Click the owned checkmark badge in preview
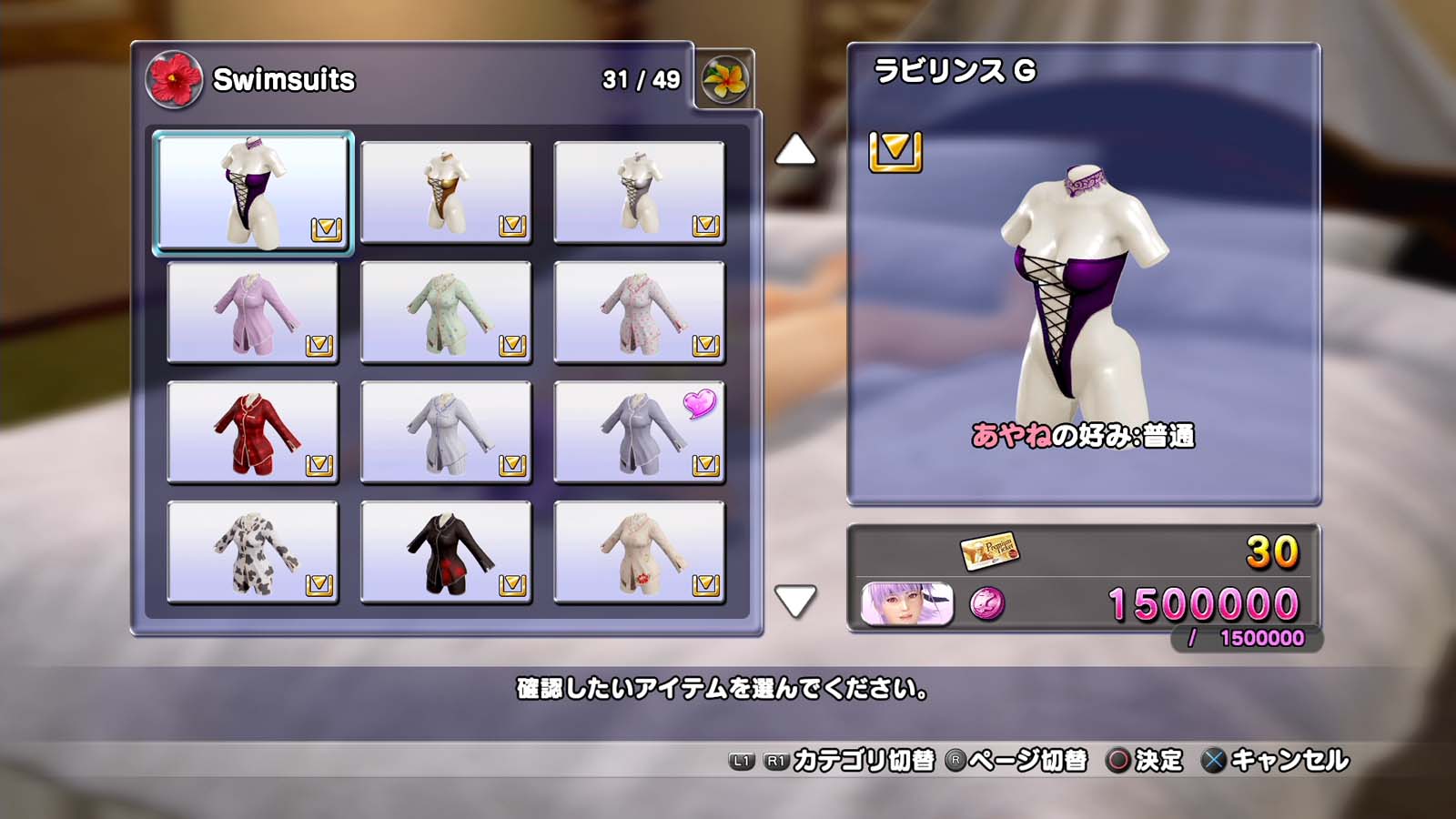The width and height of the screenshot is (1456, 819). (x=895, y=151)
